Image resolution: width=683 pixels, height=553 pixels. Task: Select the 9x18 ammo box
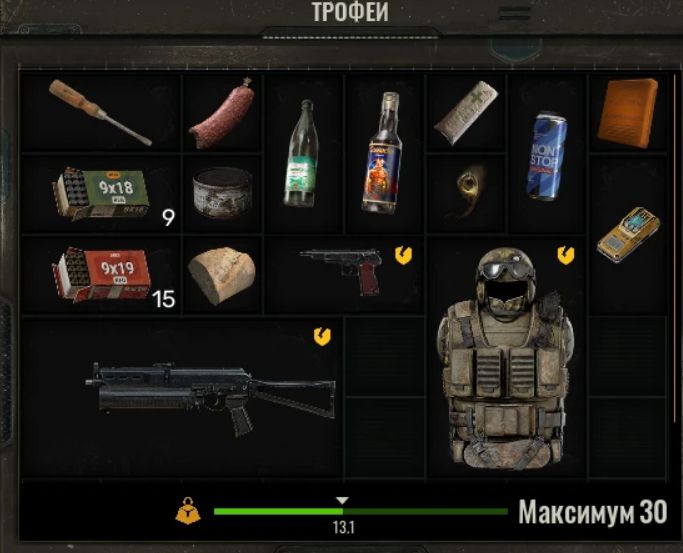[100, 193]
